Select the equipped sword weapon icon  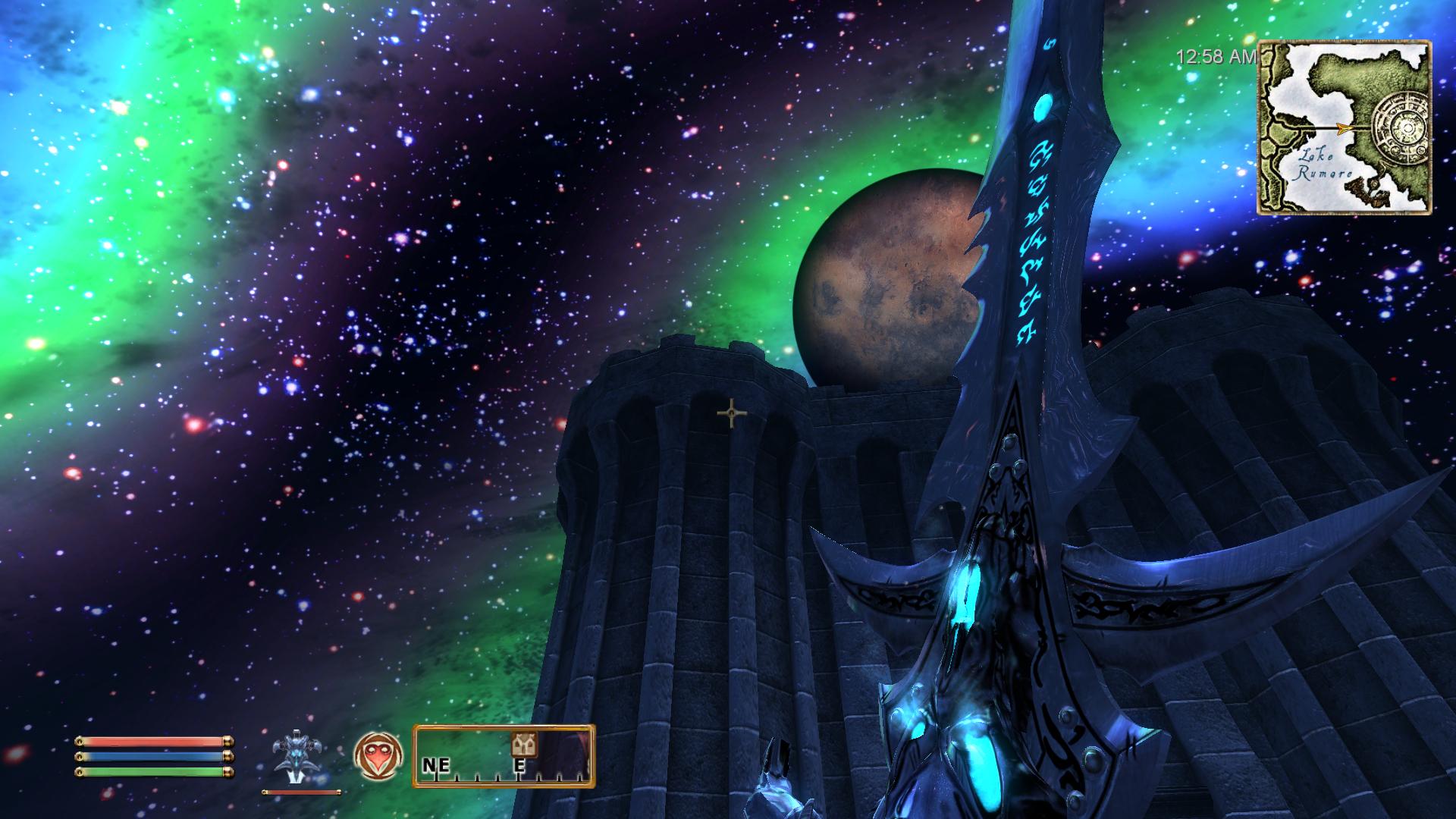295,758
